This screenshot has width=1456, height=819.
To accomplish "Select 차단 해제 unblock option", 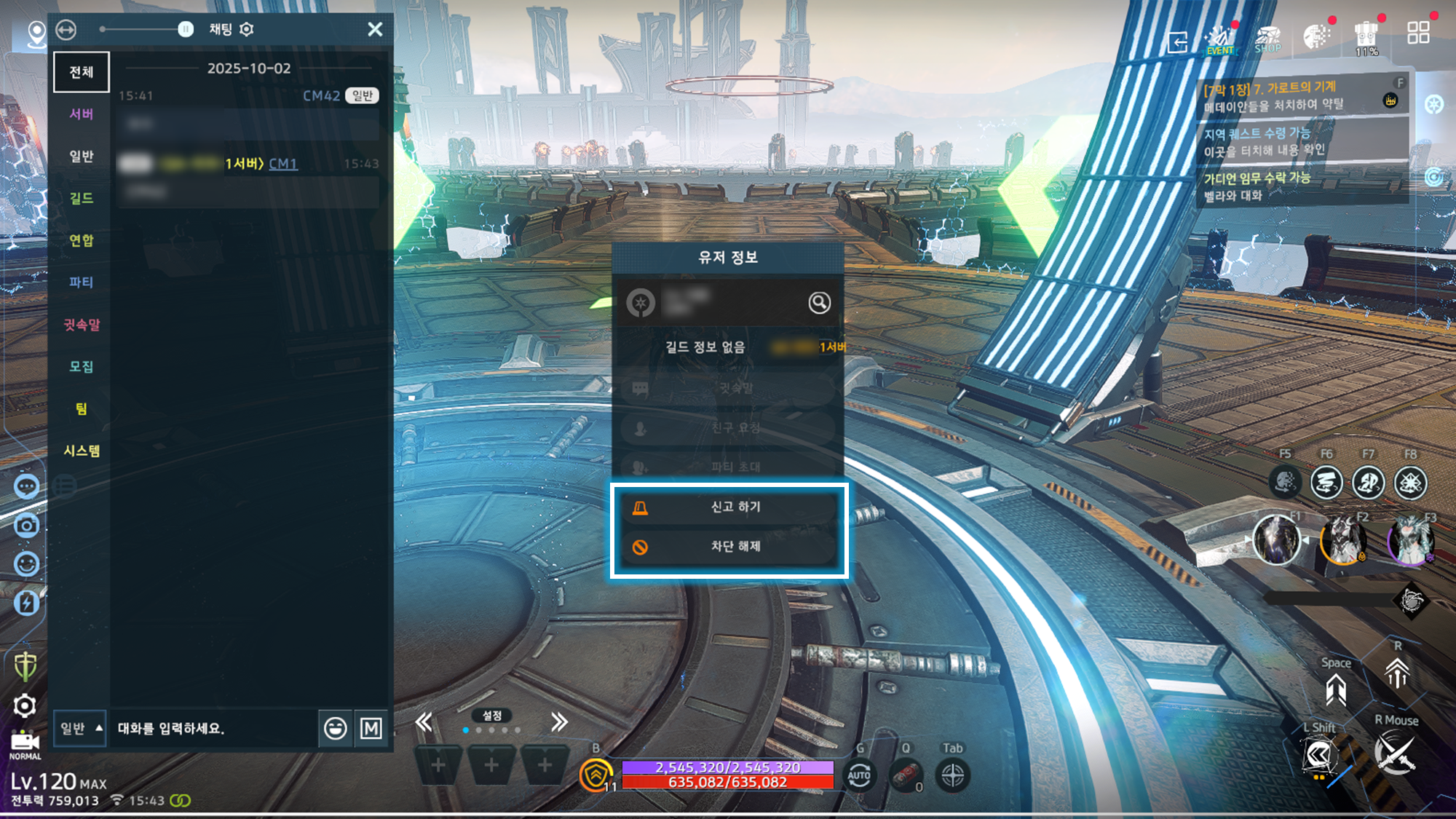I will click(x=728, y=547).
